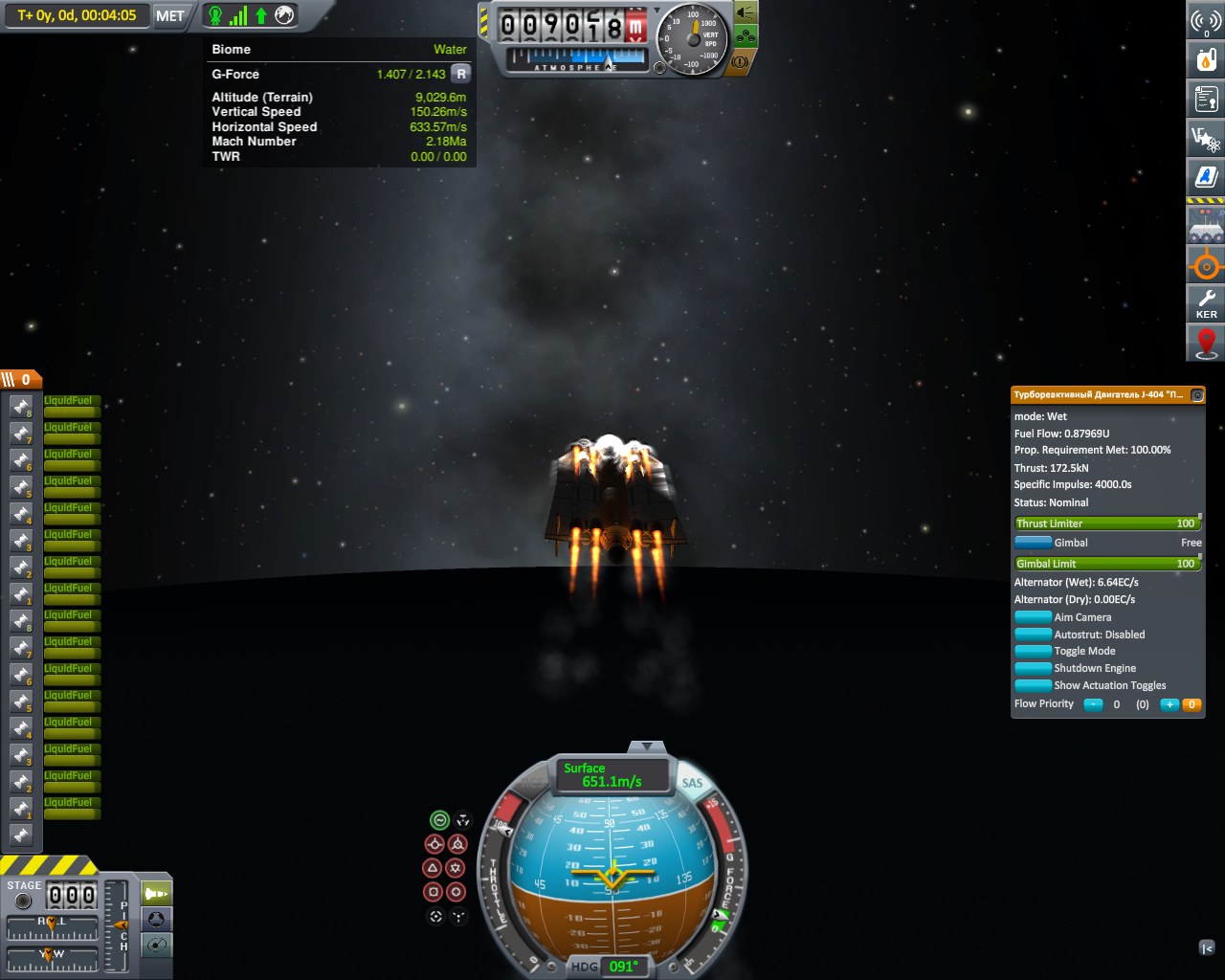This screenshot has height=980, width=1225.
Task: Open the map view button
Action: pos(157,946)
